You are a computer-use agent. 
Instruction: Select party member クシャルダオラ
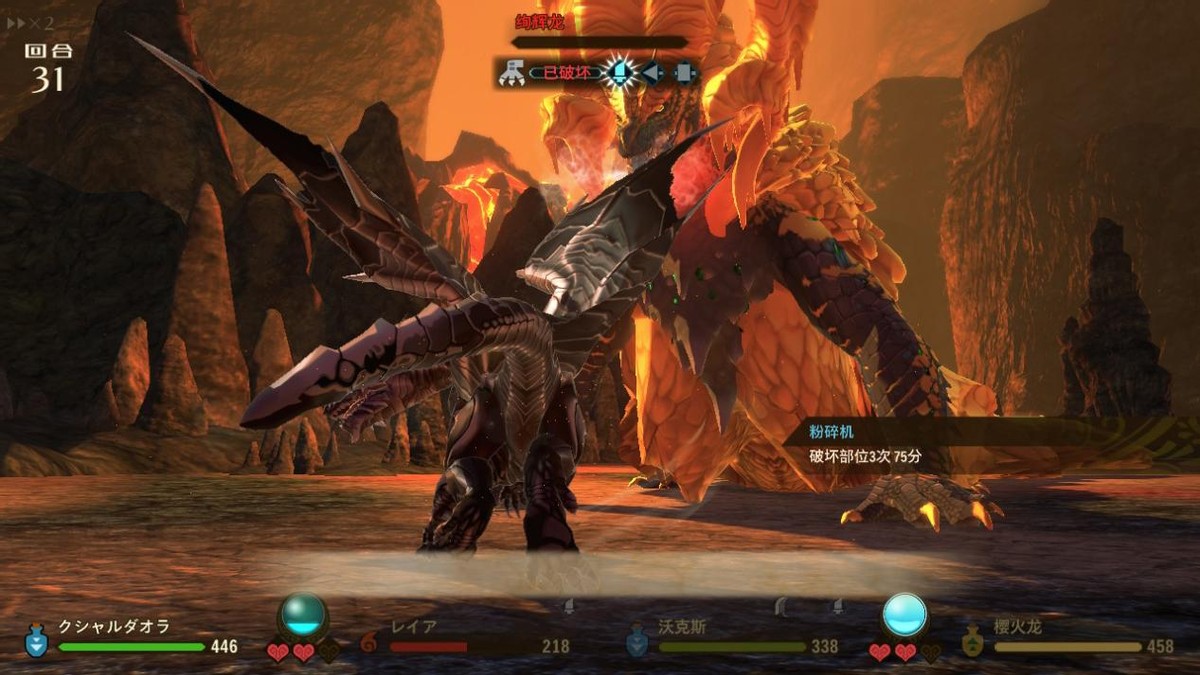113,627
